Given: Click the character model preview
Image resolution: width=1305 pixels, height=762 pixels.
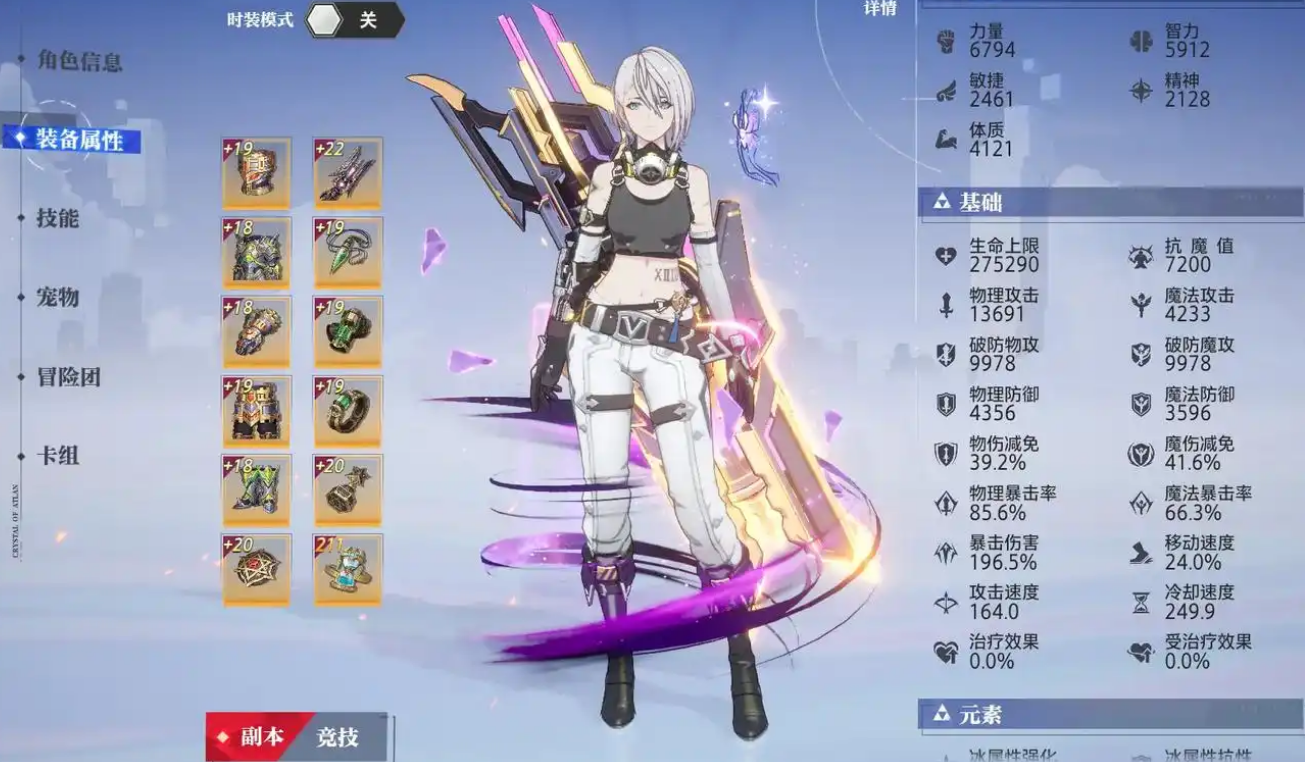Looking at the screenshot, I should [x=650, y=350].
